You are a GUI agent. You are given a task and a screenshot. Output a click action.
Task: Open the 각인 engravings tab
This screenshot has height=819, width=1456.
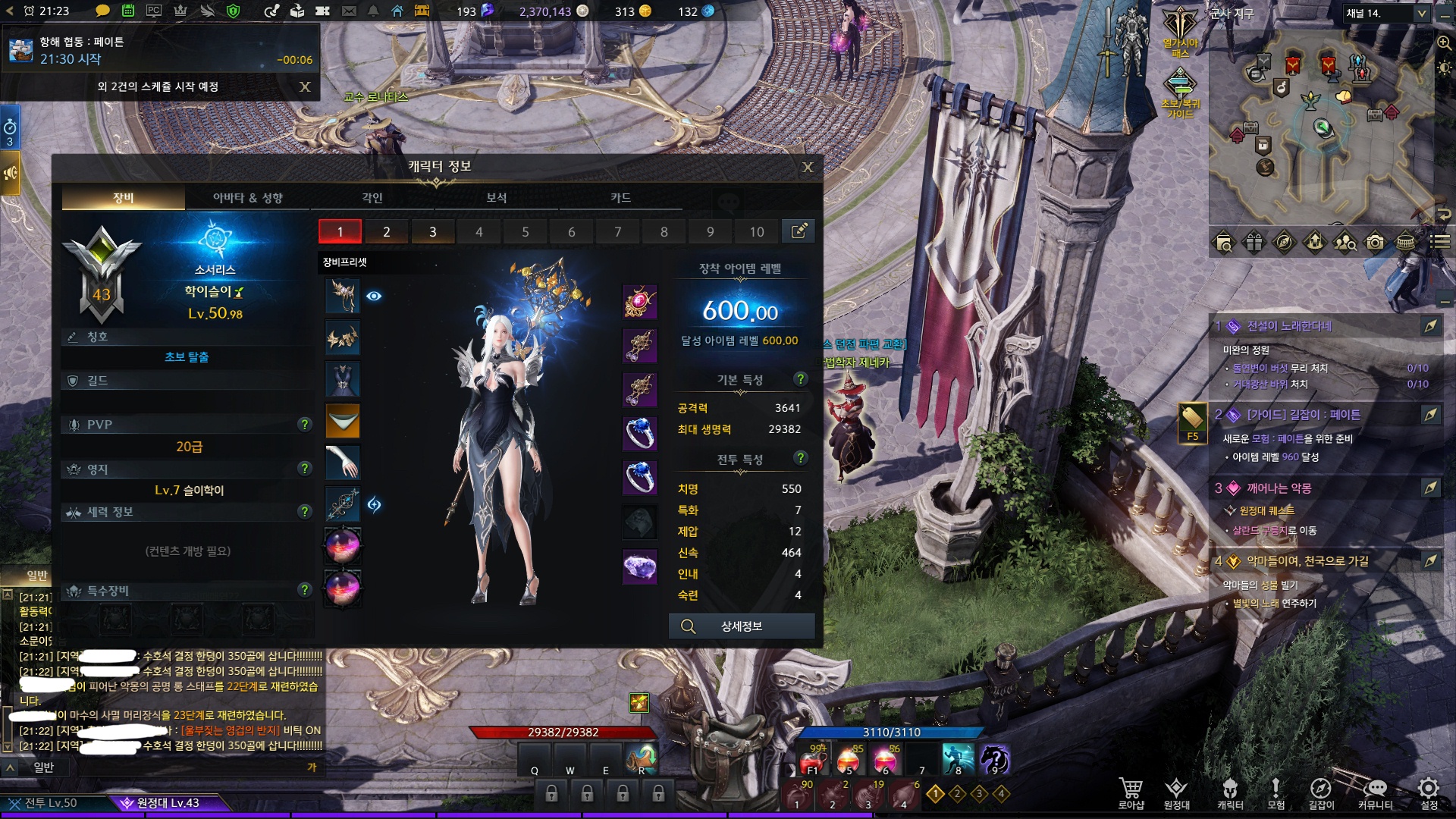coord(372,198)
